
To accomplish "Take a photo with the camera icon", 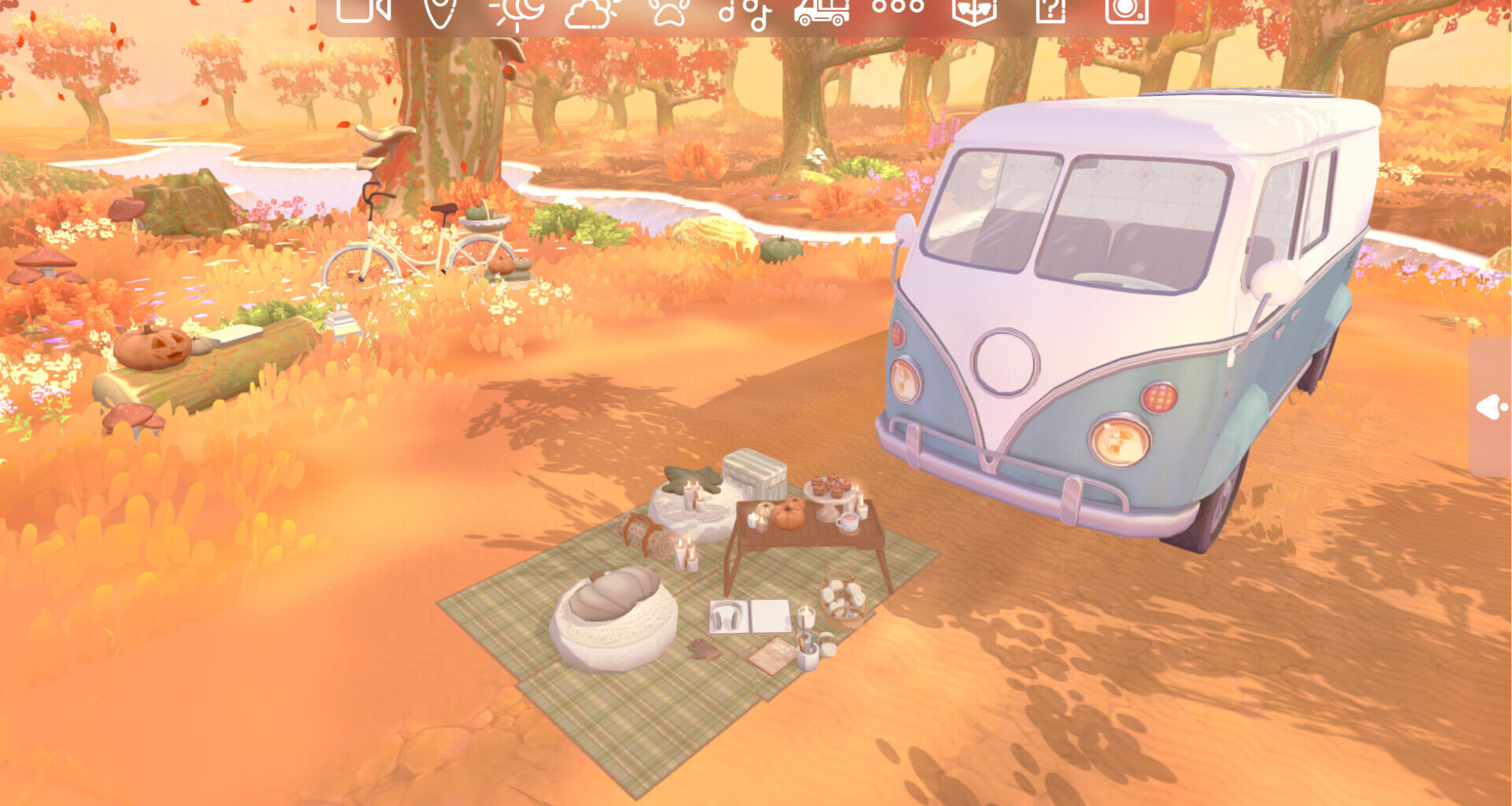I will [1126, 10].
